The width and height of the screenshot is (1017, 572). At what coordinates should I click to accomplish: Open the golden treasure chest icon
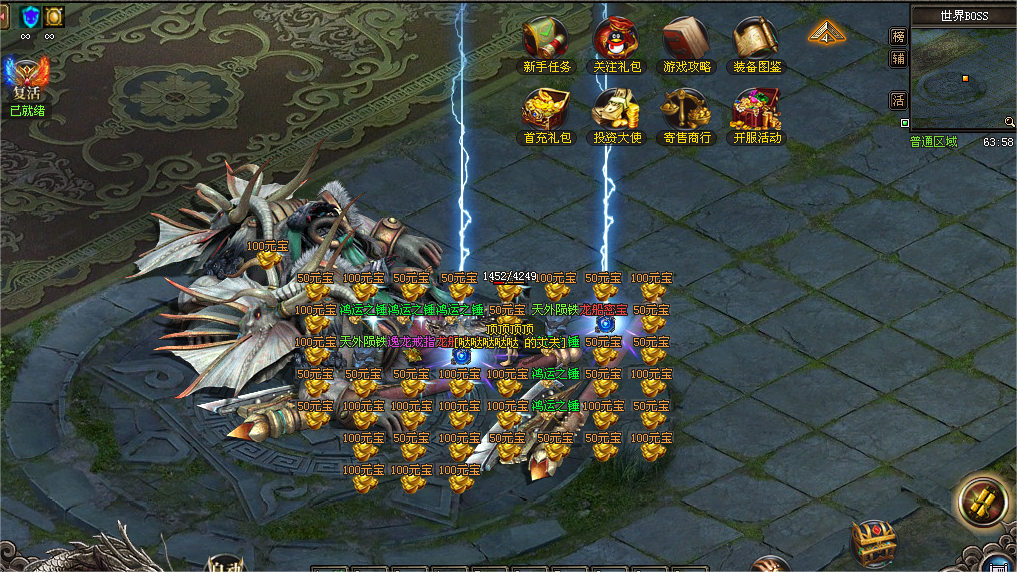tap(872, 542)
